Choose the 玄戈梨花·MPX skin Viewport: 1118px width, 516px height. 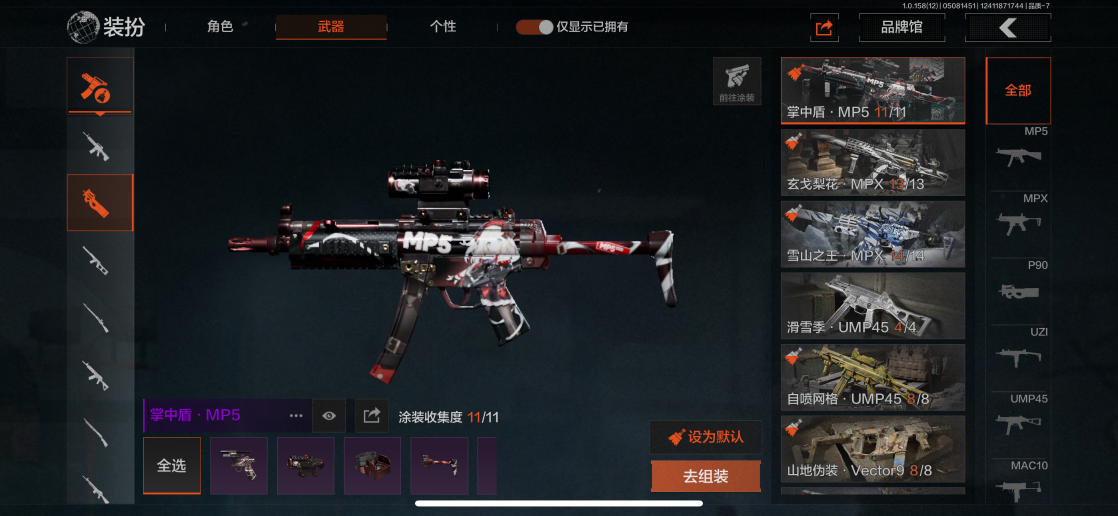click(872, 162)
